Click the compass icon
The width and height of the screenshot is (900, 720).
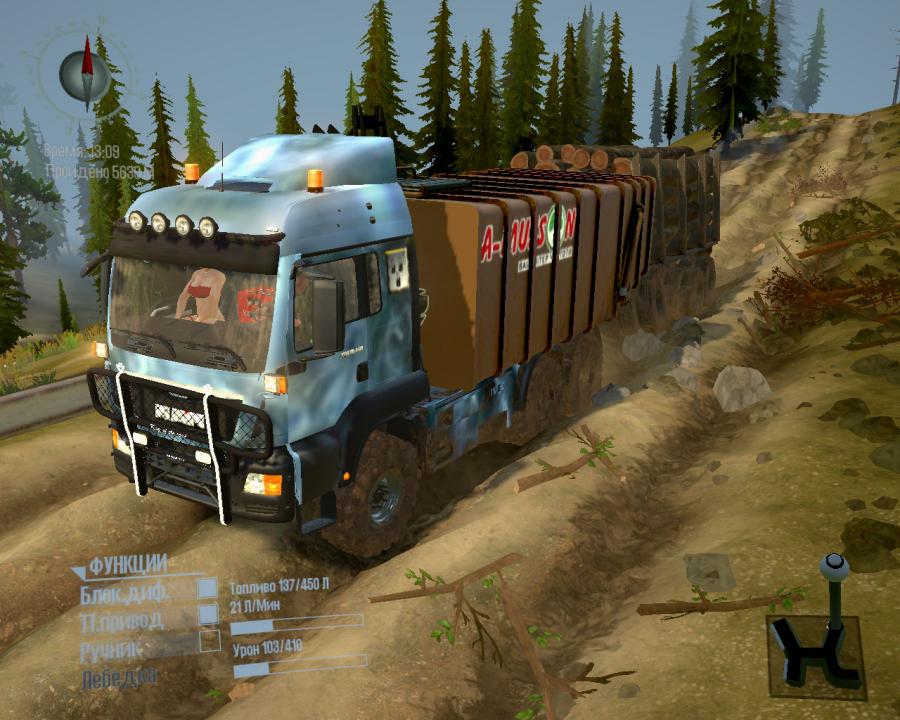pos(84,72)
